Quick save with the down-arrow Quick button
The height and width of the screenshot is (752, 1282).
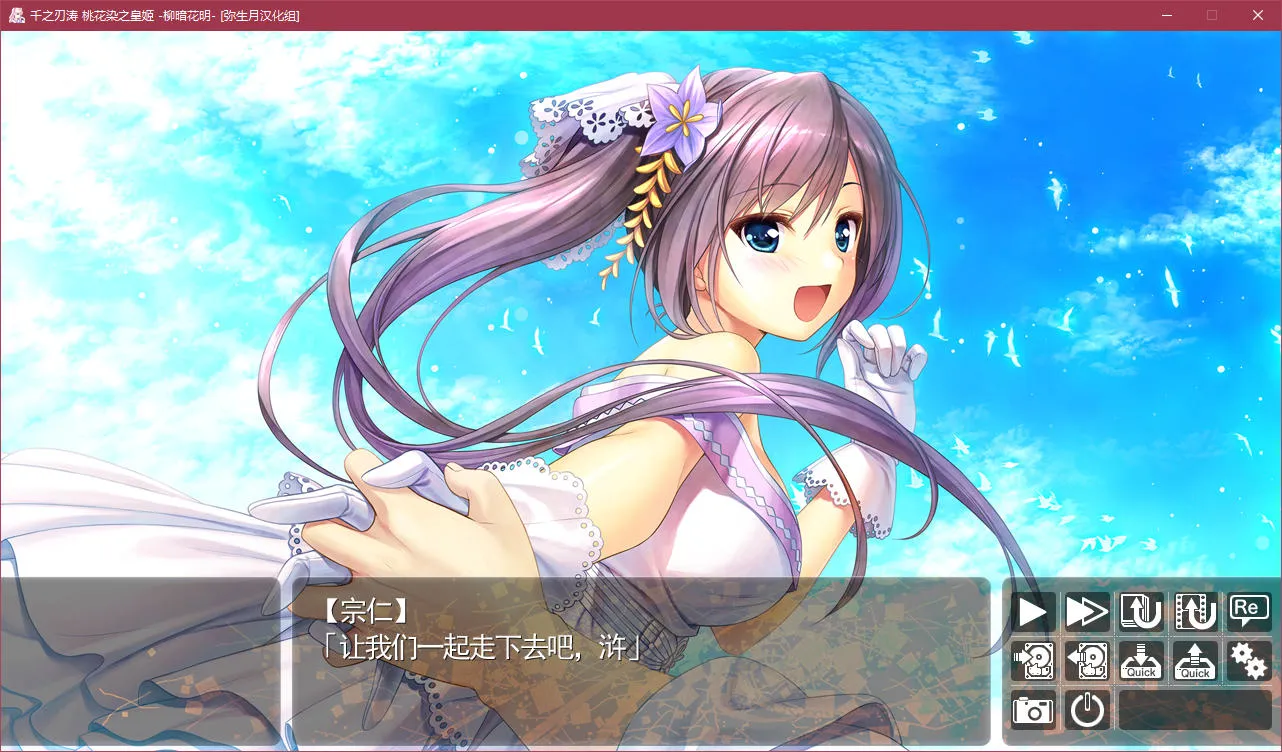[1141, 661]
